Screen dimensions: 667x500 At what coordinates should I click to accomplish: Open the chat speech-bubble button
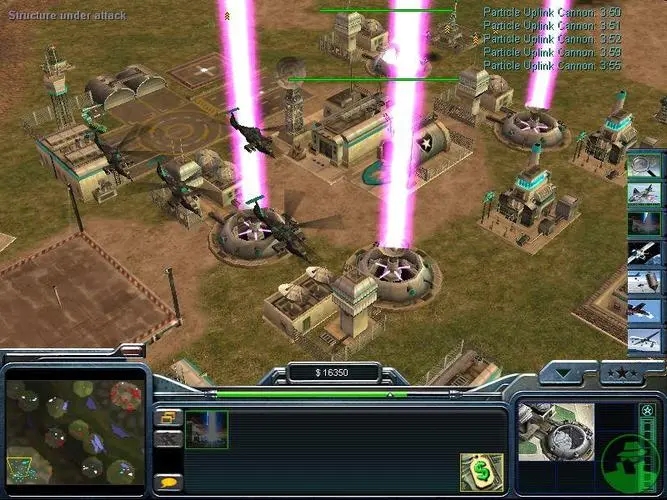pos(169,482)
